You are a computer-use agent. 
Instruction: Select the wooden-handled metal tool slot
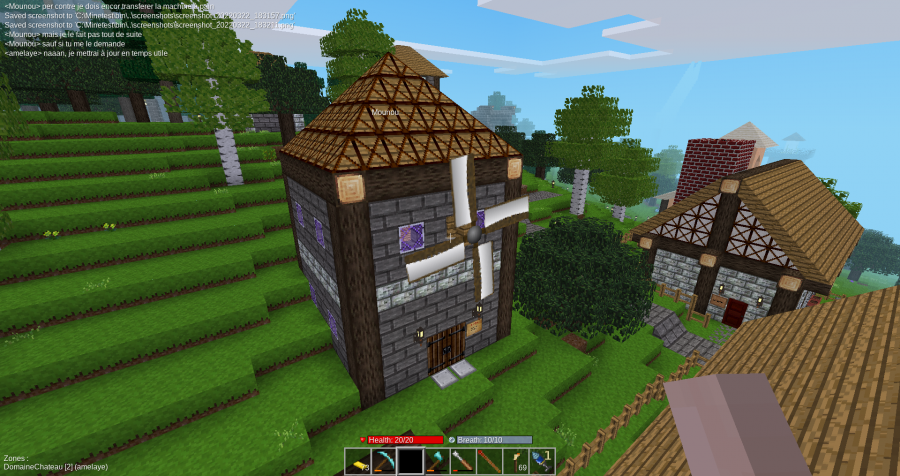(x=463, y=461)
